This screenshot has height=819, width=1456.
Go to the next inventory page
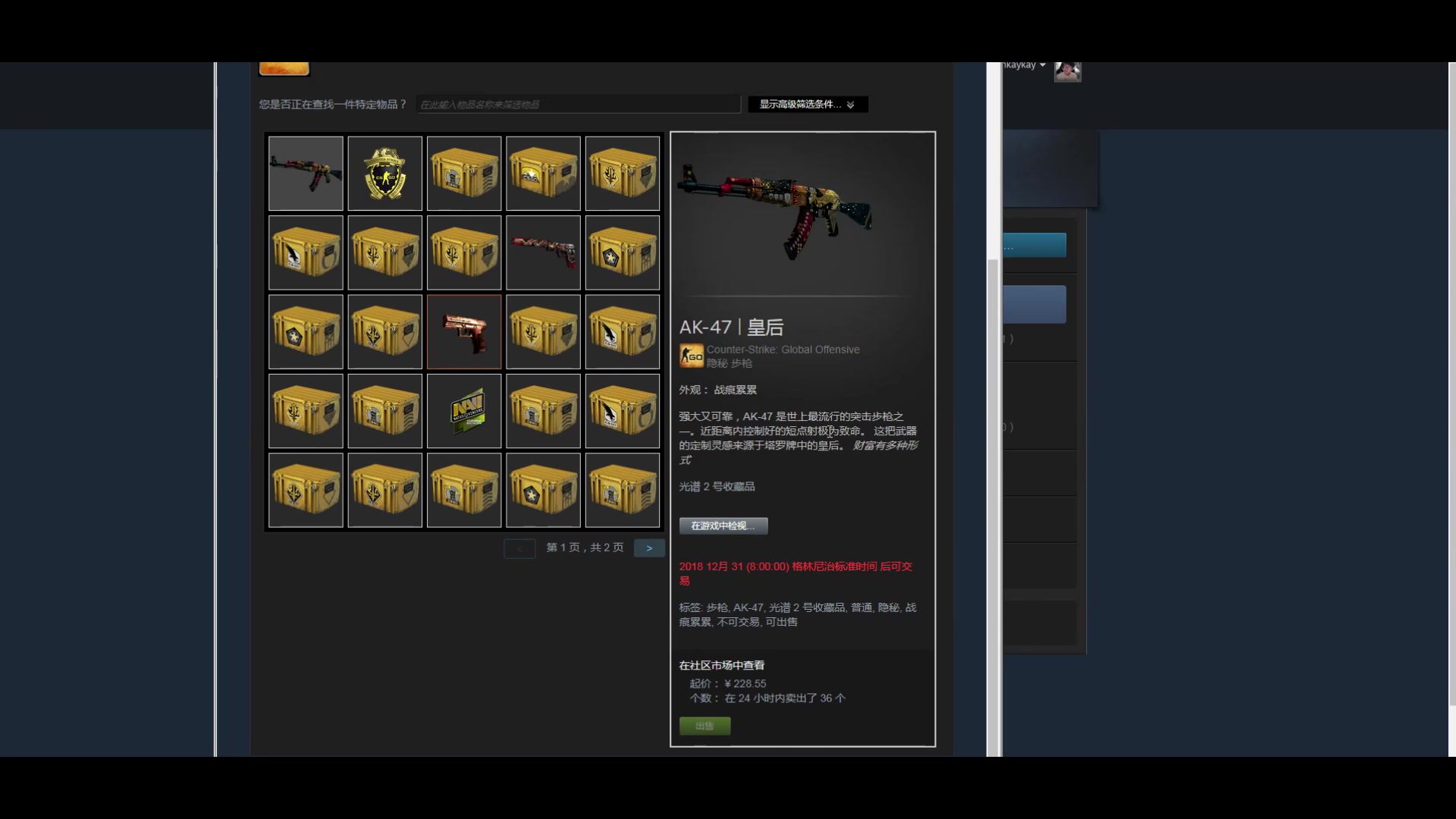tap(649, 548)
